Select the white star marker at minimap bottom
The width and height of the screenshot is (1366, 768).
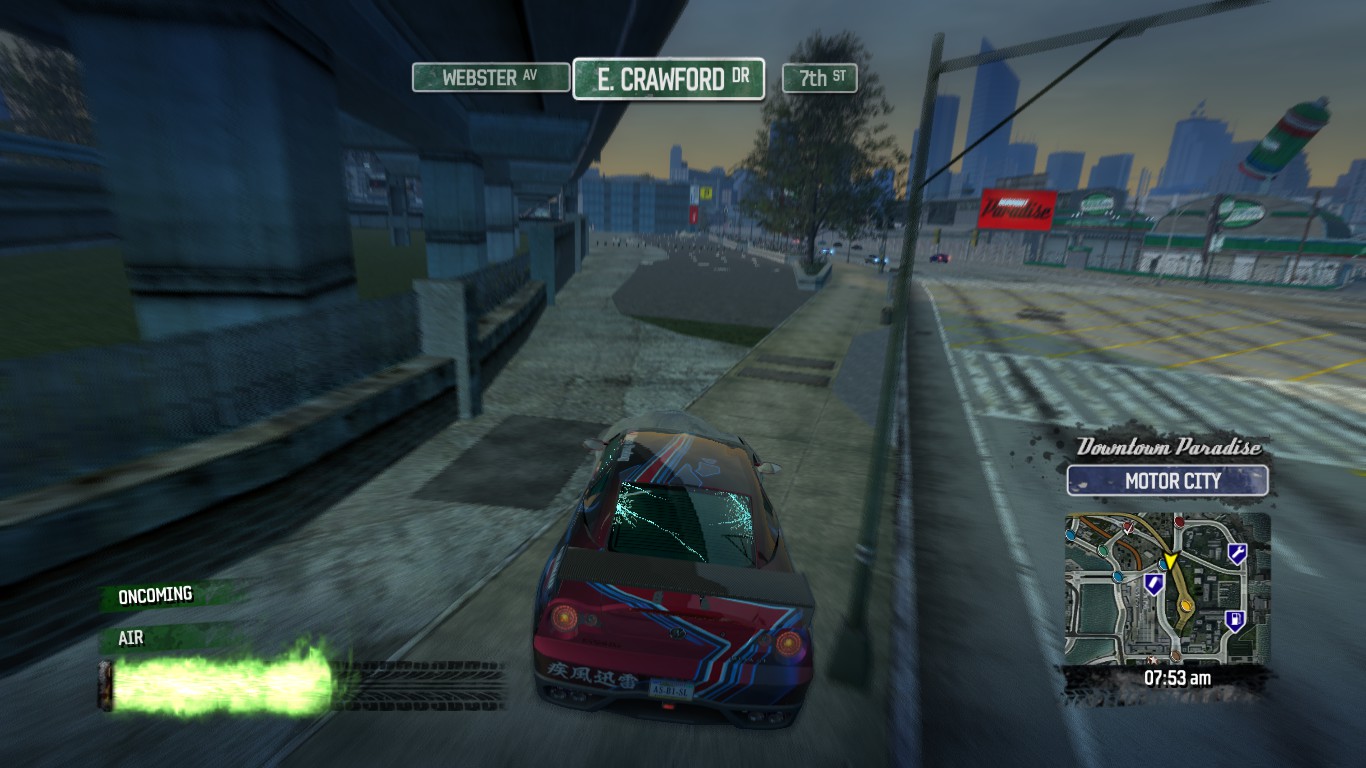[1152, 662]
